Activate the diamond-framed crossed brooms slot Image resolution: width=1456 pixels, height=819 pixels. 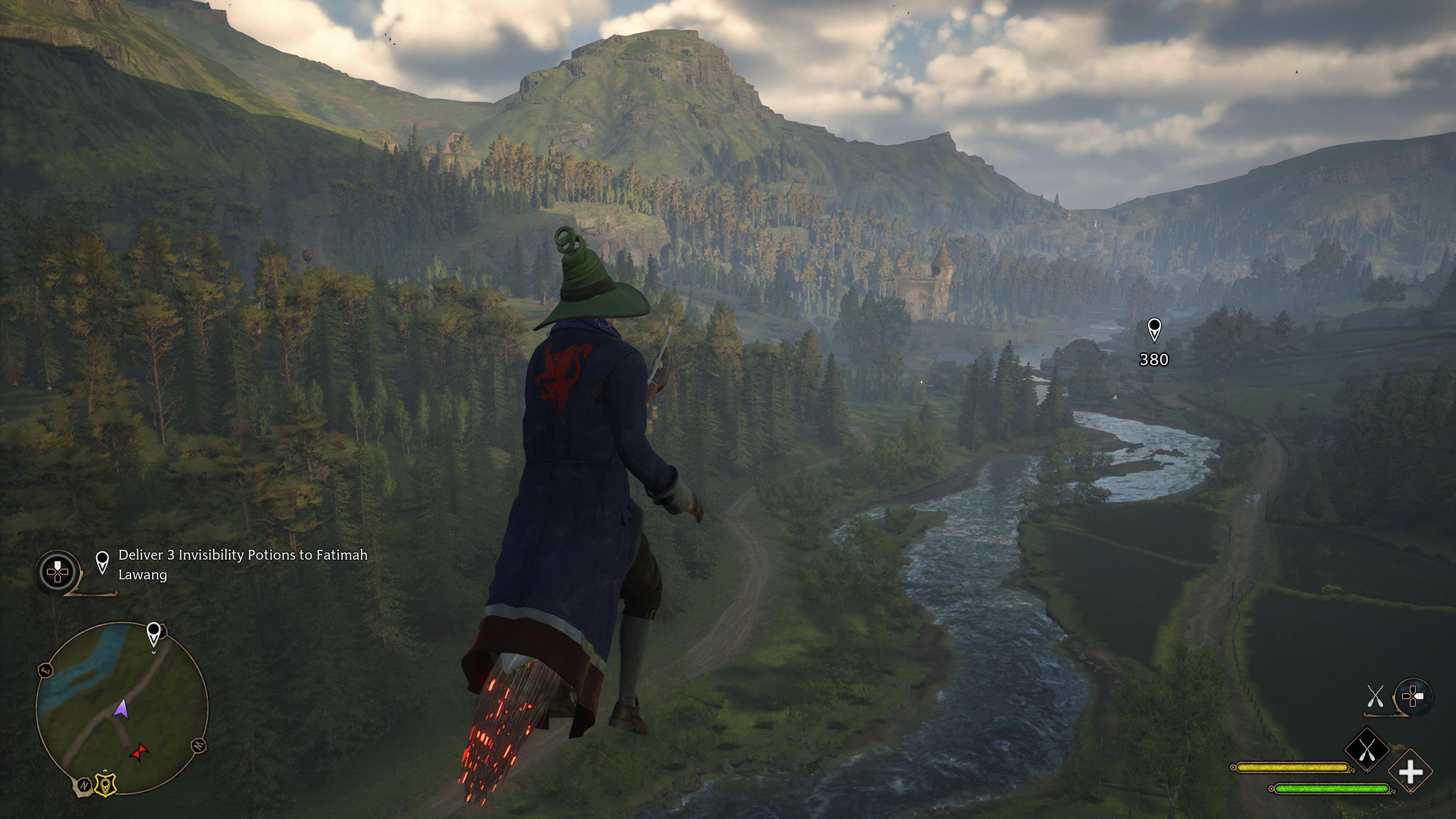[x=1366, y=751]
